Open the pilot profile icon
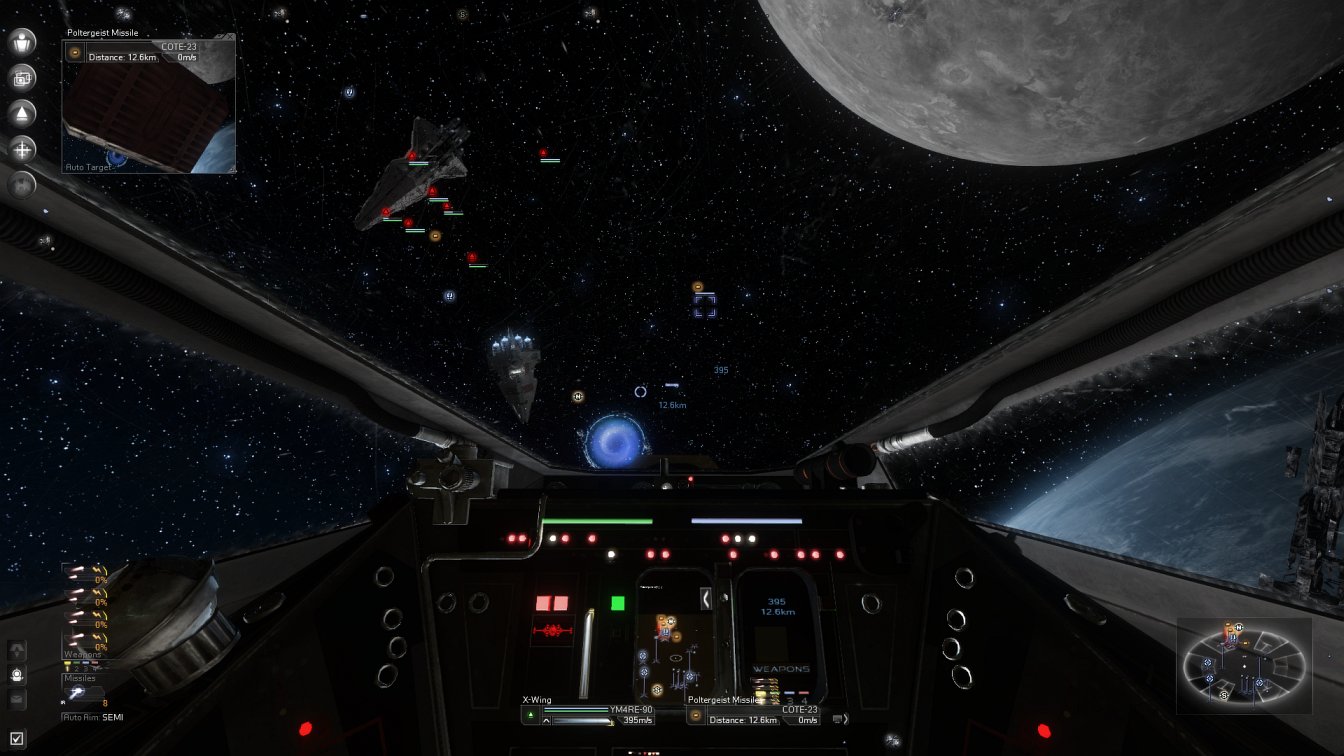 [22, 41]
